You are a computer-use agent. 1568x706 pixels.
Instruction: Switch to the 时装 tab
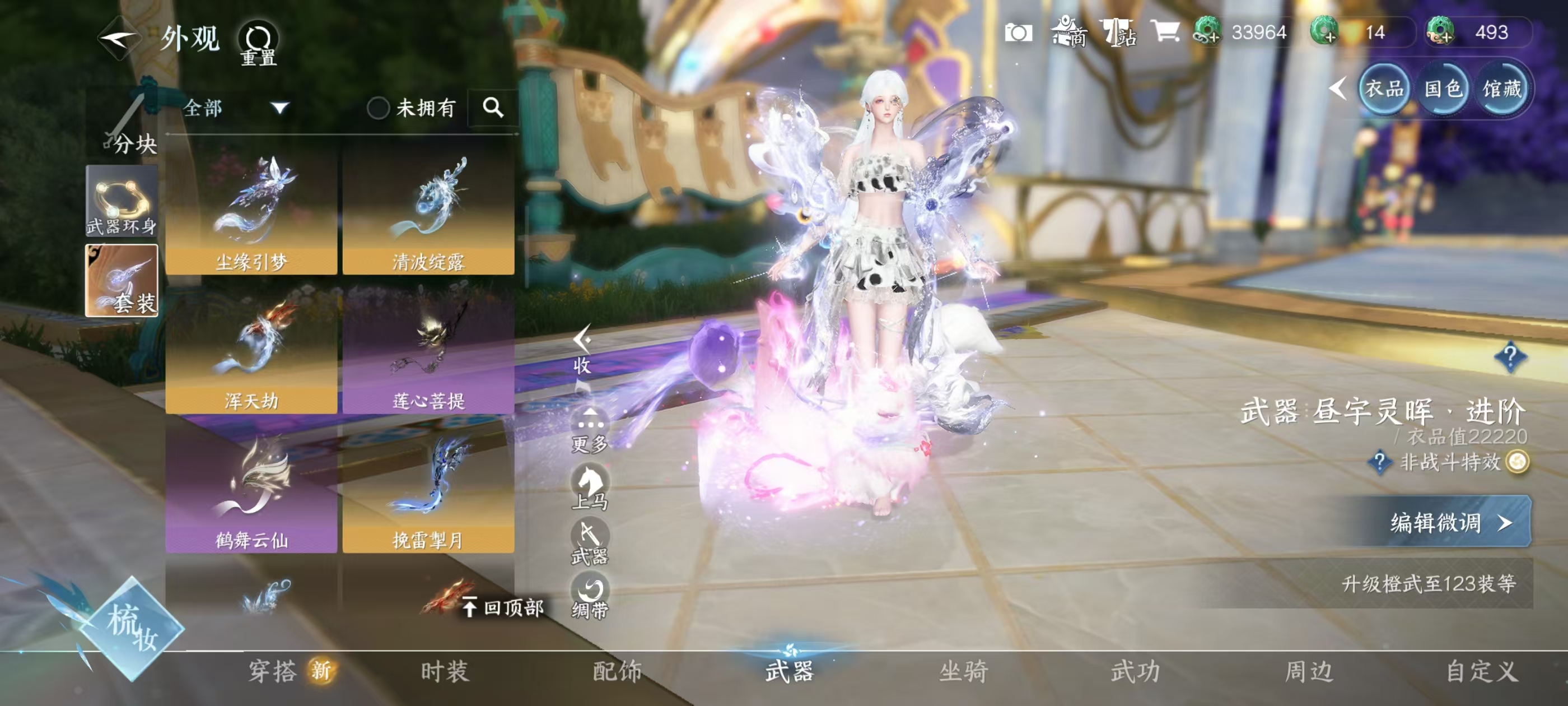[444, 671]
